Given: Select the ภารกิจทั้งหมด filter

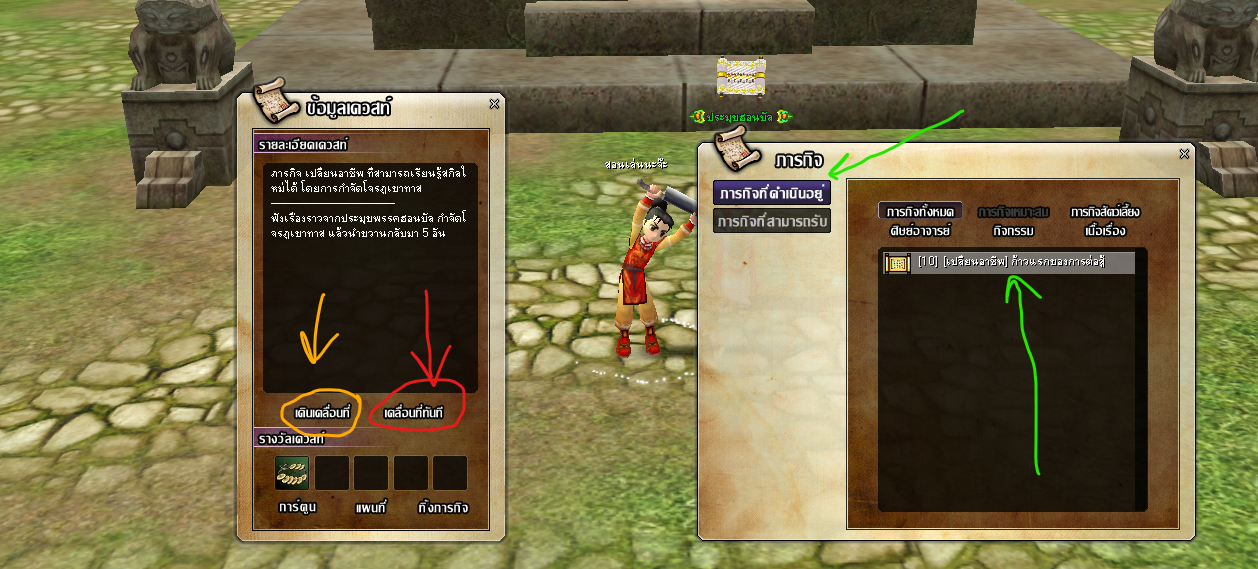Looking at the screenshot, I should click(x=921, y=212).
